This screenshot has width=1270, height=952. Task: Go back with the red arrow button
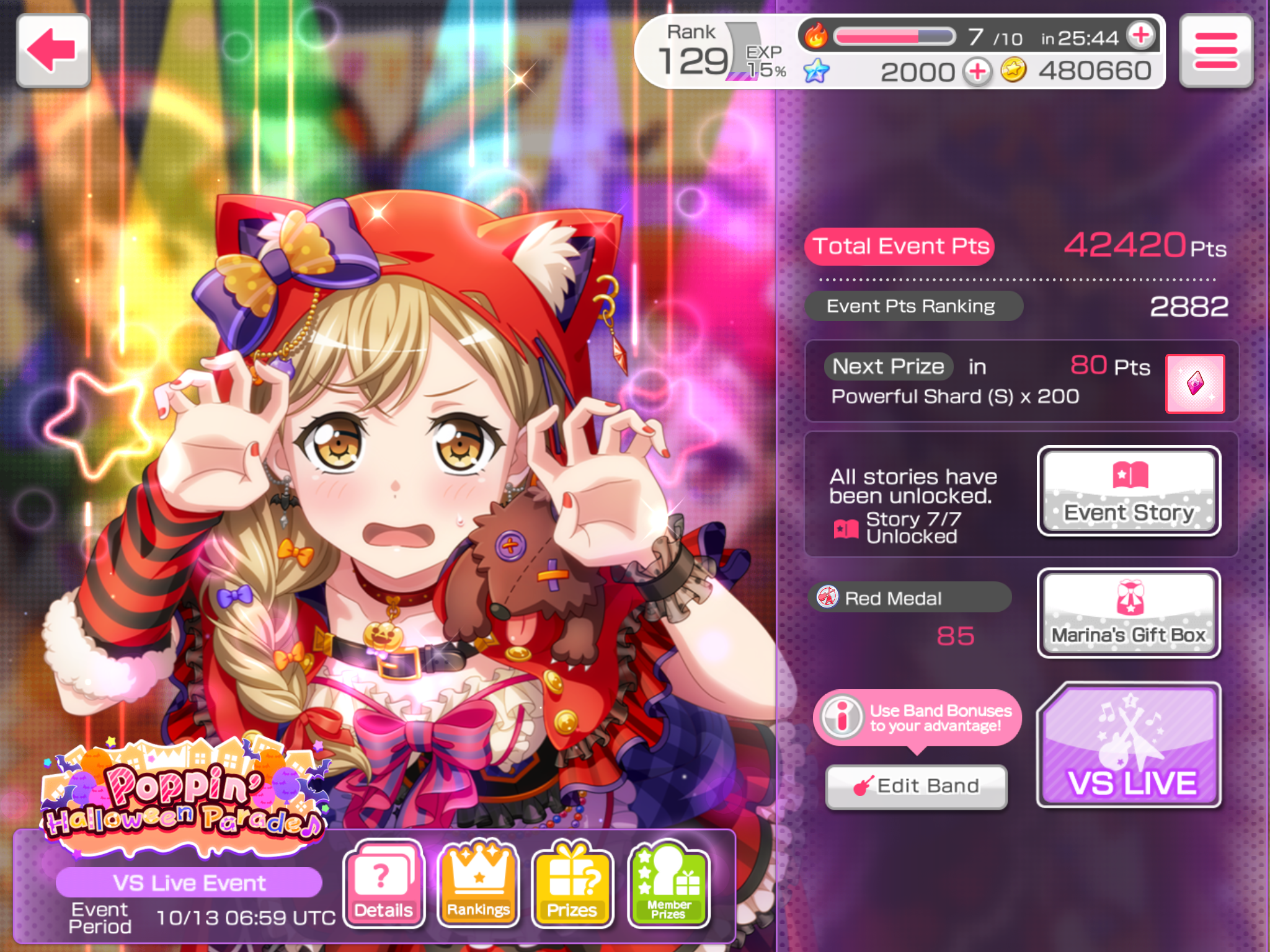pos(53,51)
